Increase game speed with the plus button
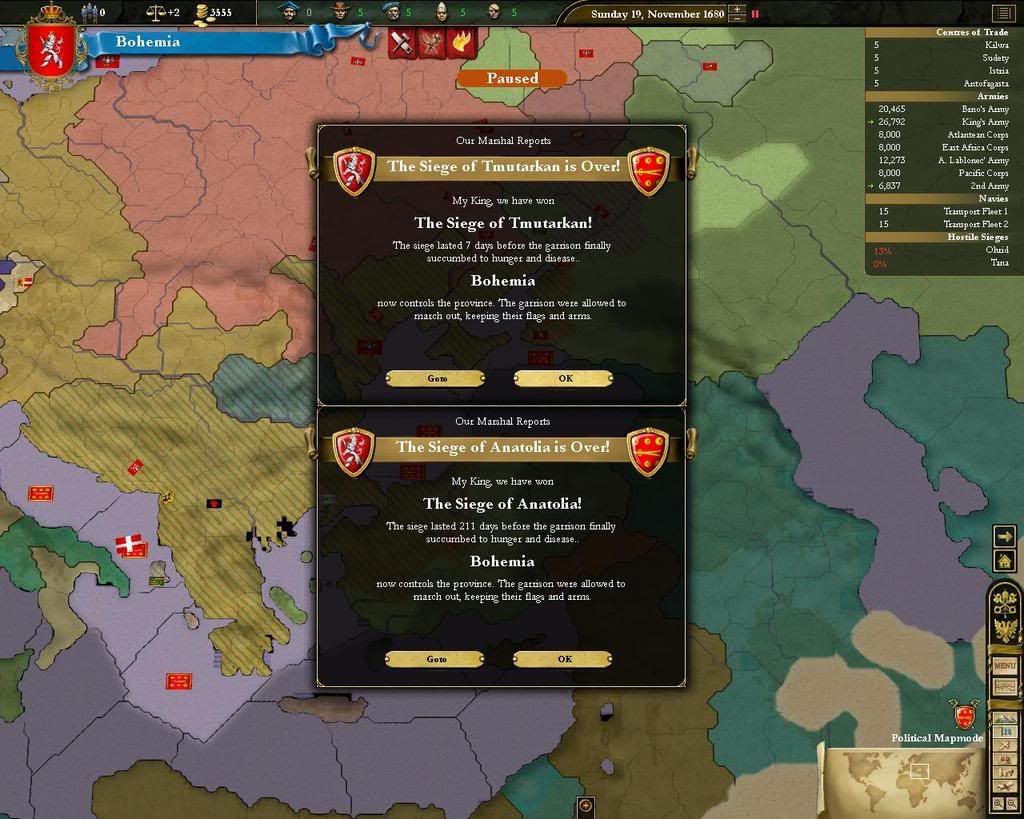The width and height of the screenshot is (1024, 819). point(737,10)
